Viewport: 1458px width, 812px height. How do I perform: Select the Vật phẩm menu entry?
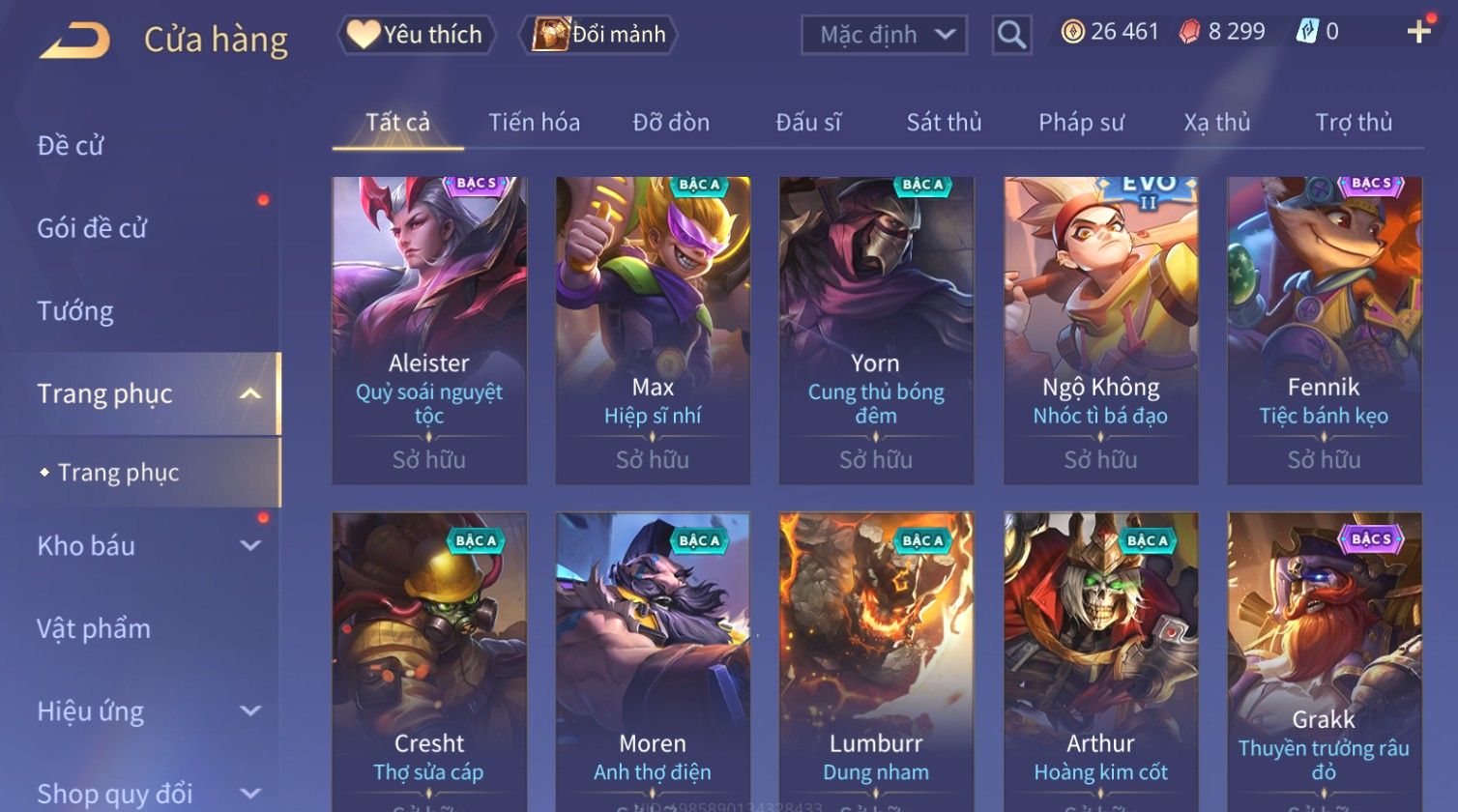(x=94, y=629)
